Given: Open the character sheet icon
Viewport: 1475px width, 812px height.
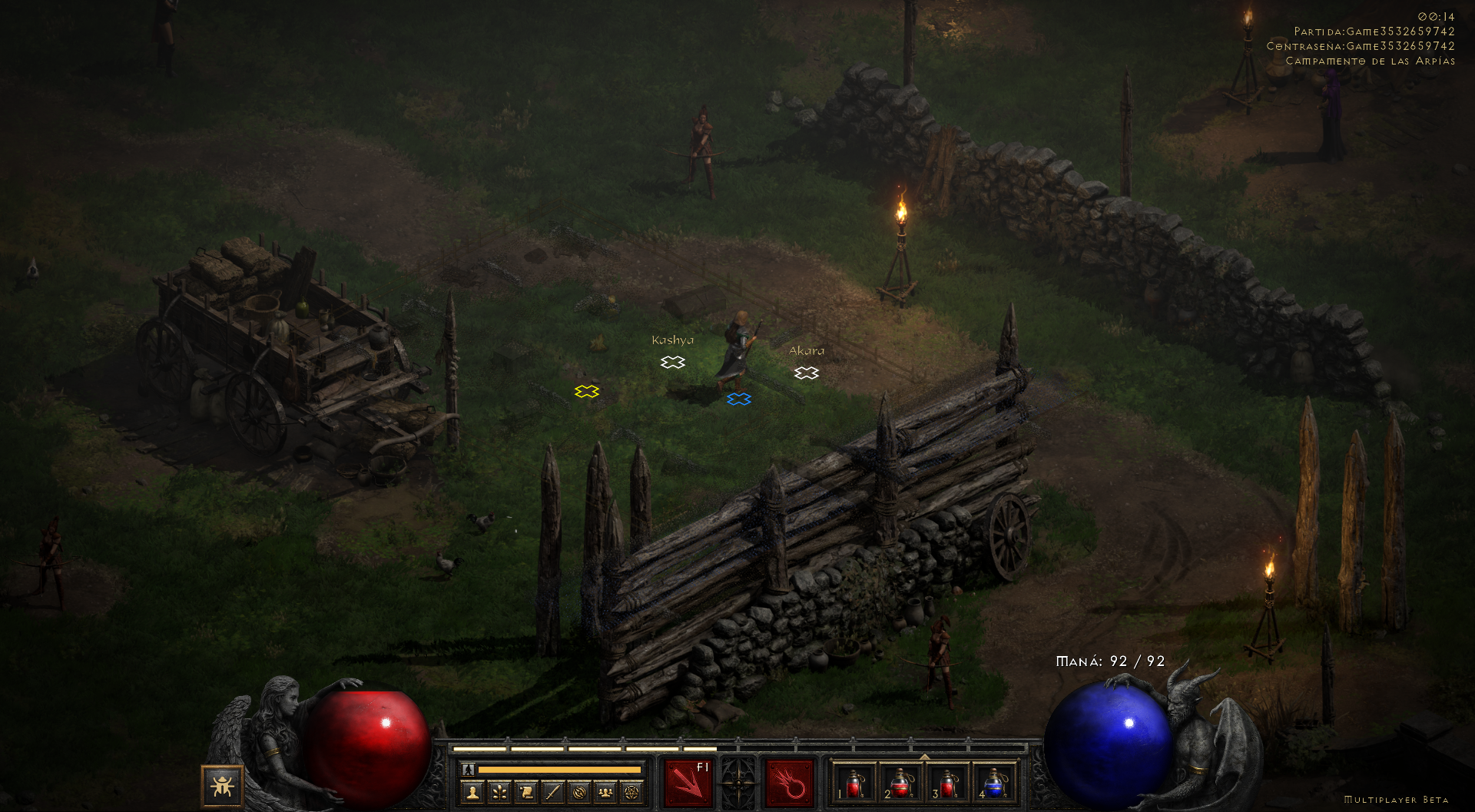Looking at the screenshot, I should 473,791.
